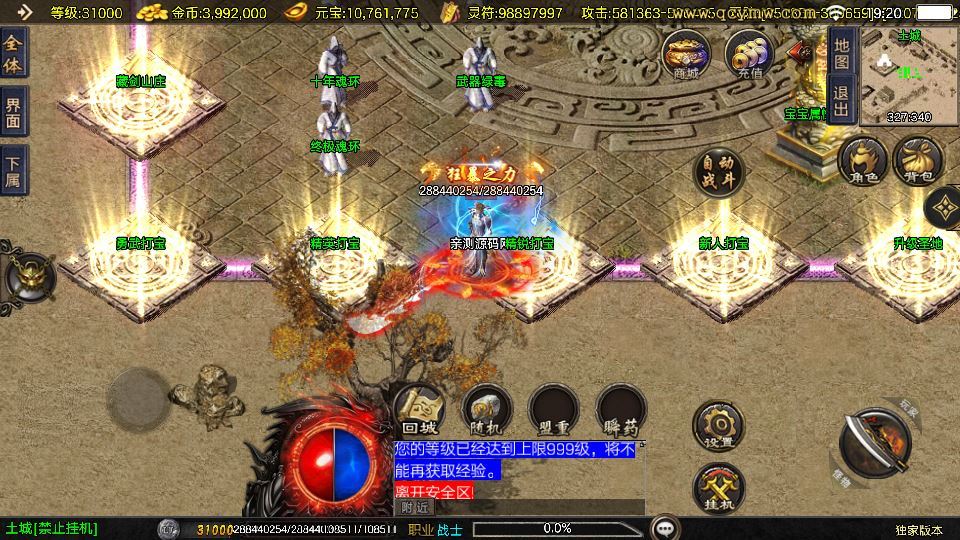960x540 pixels.
Task: Select the 瞬药 potion quick slot
Action: point(621,409)
